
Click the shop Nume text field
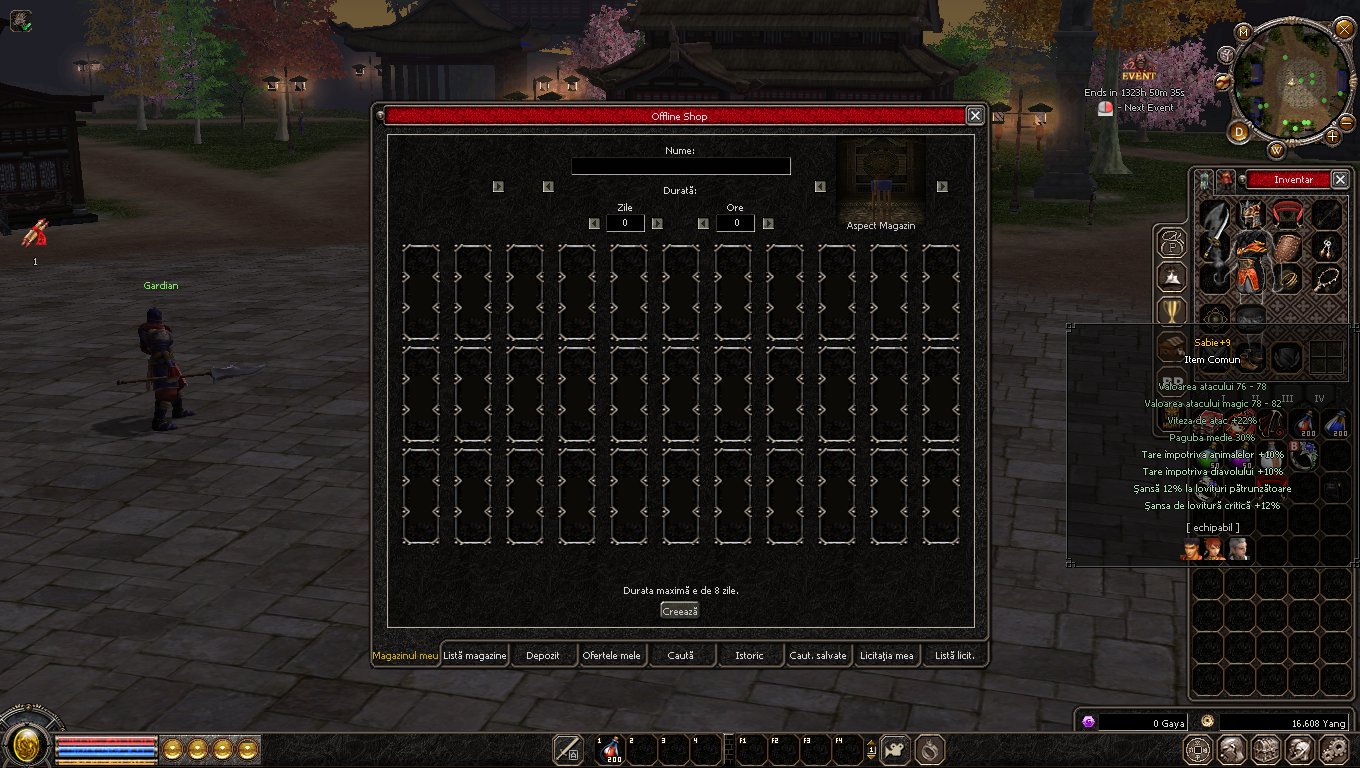coord(680,166)
